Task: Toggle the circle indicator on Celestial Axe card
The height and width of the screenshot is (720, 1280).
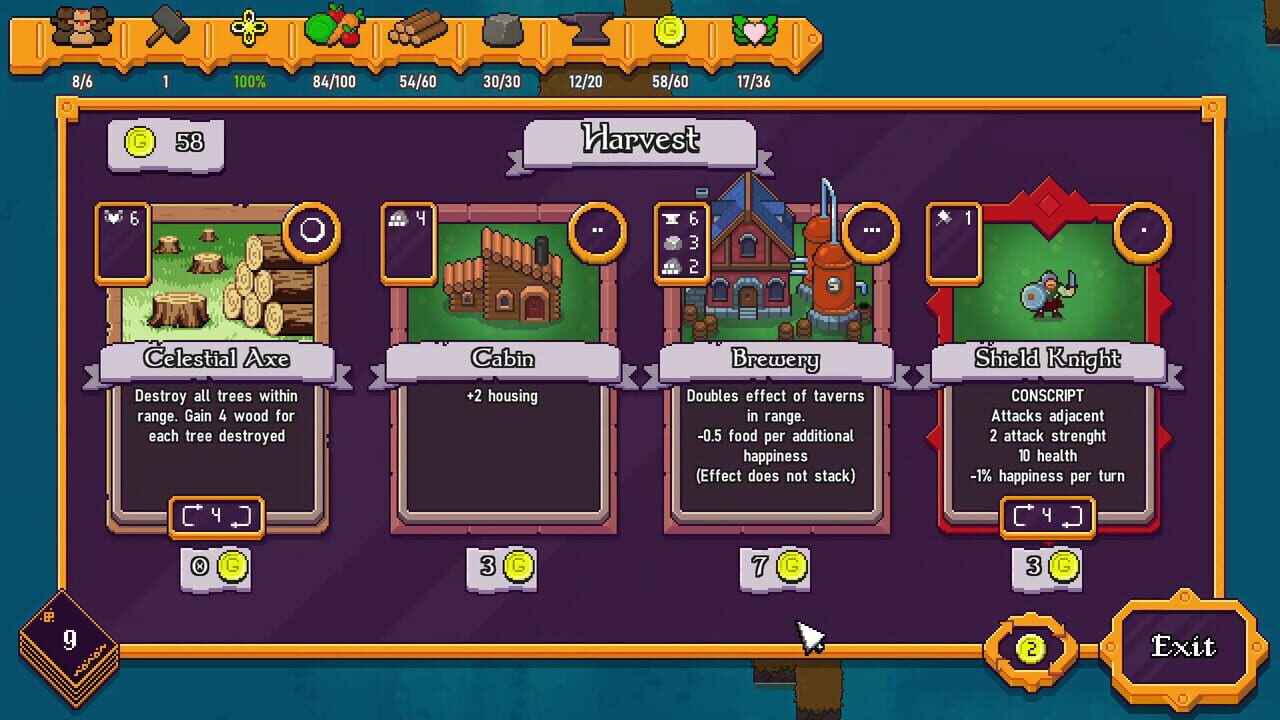Action: coord(311,231)
